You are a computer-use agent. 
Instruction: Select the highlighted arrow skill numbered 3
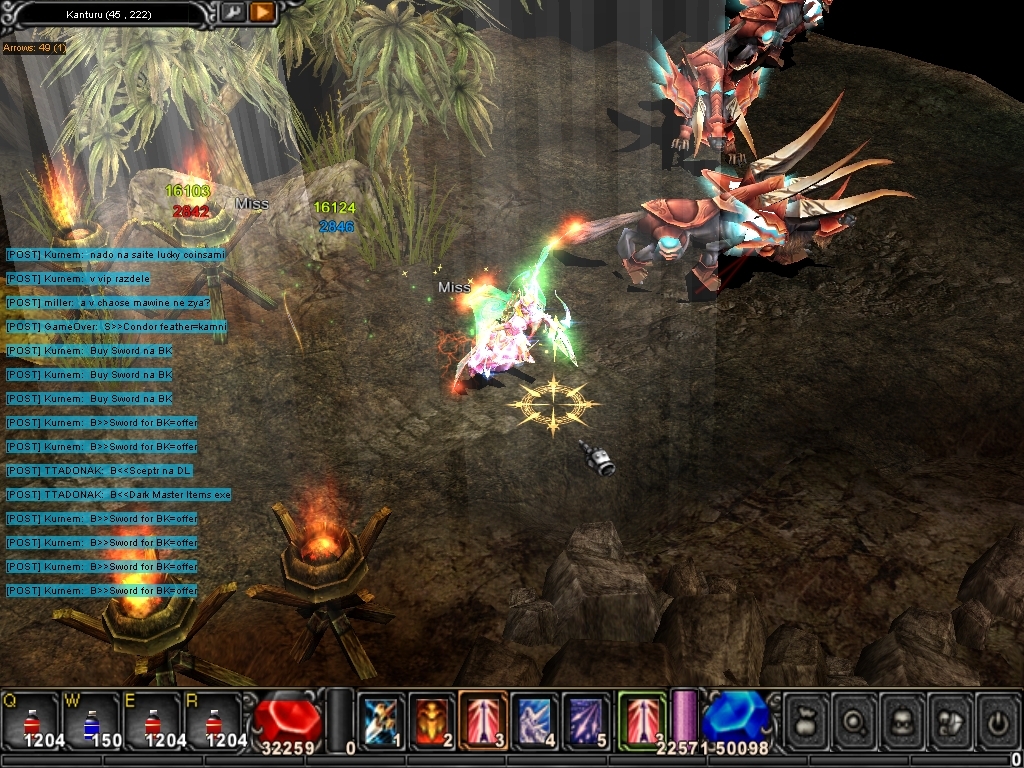click(x=483, y=720)
